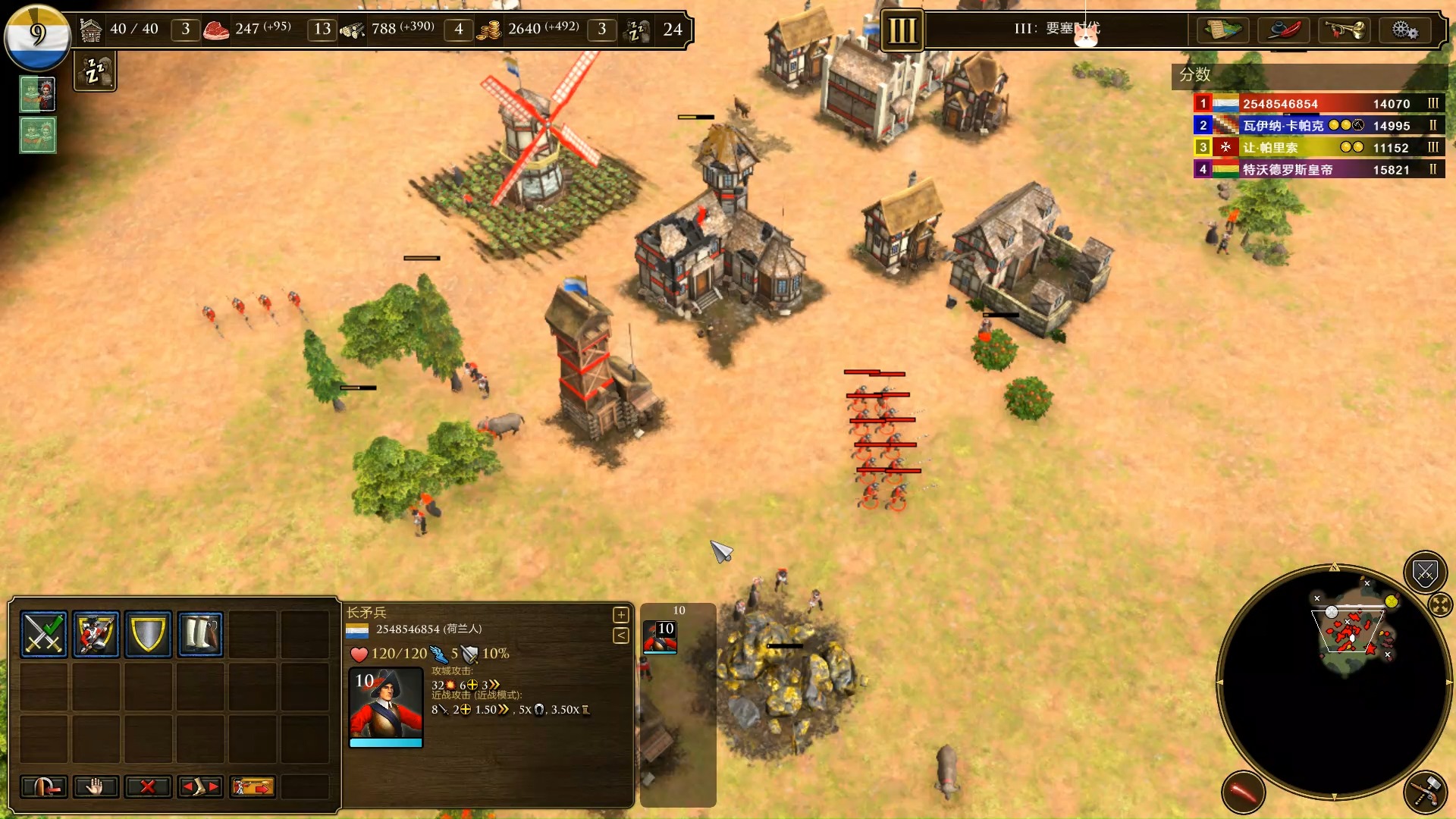1456x819 pixels.
Task: Activate the attack-move soldier arrow button
Action: 253,787
